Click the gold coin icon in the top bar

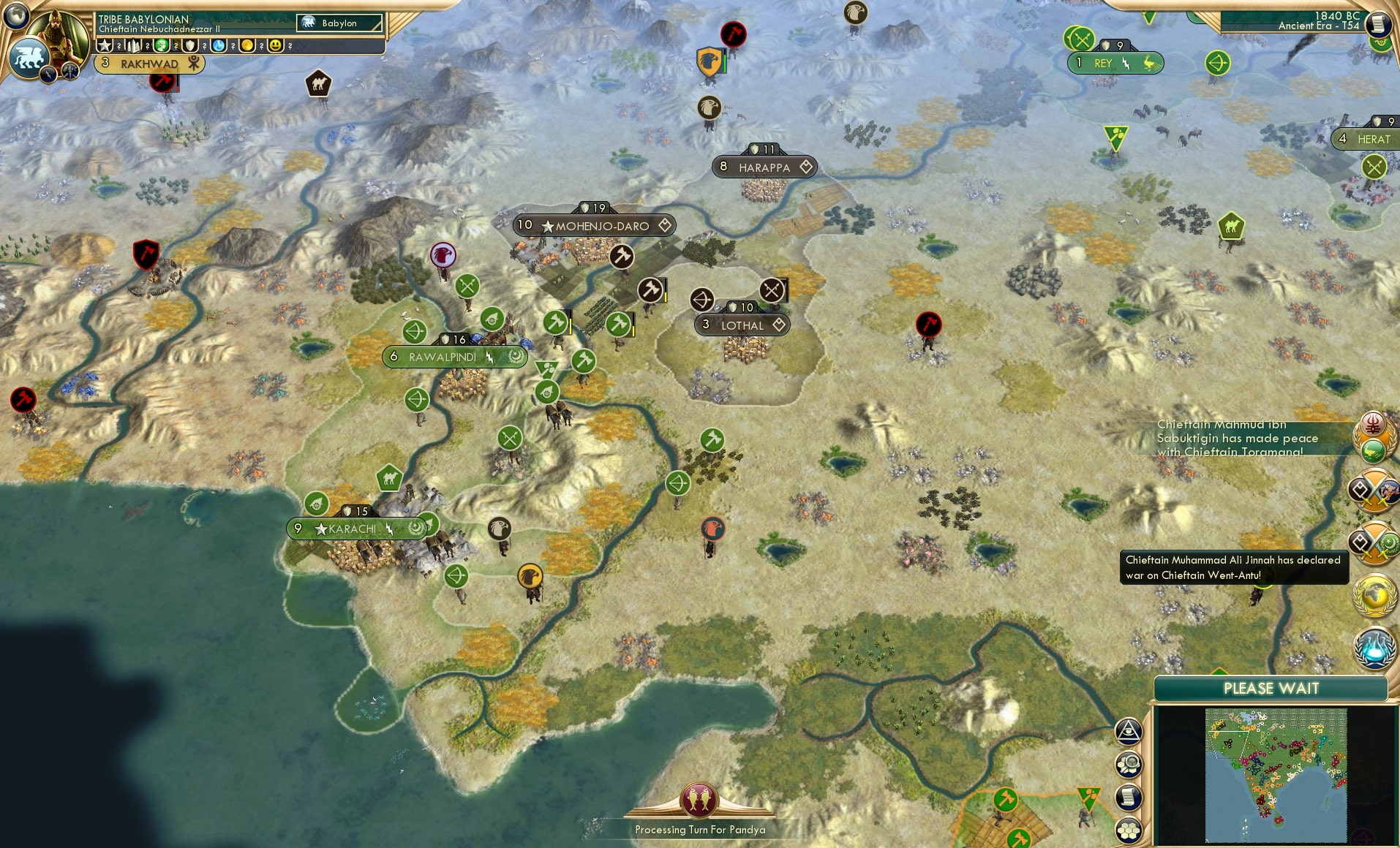click(248, 45)
